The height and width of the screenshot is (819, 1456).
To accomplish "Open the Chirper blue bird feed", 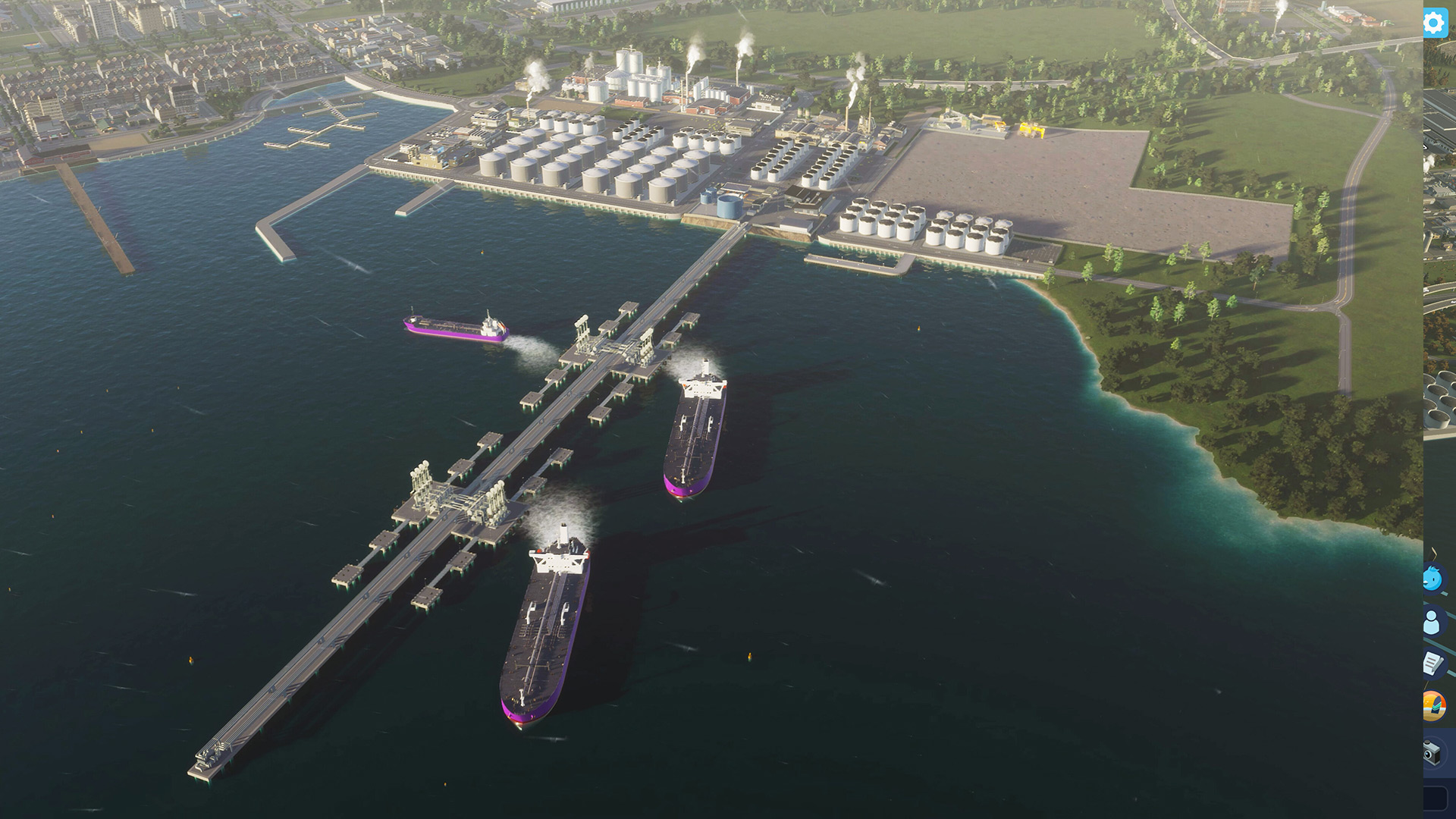I will click(1432, 579).
